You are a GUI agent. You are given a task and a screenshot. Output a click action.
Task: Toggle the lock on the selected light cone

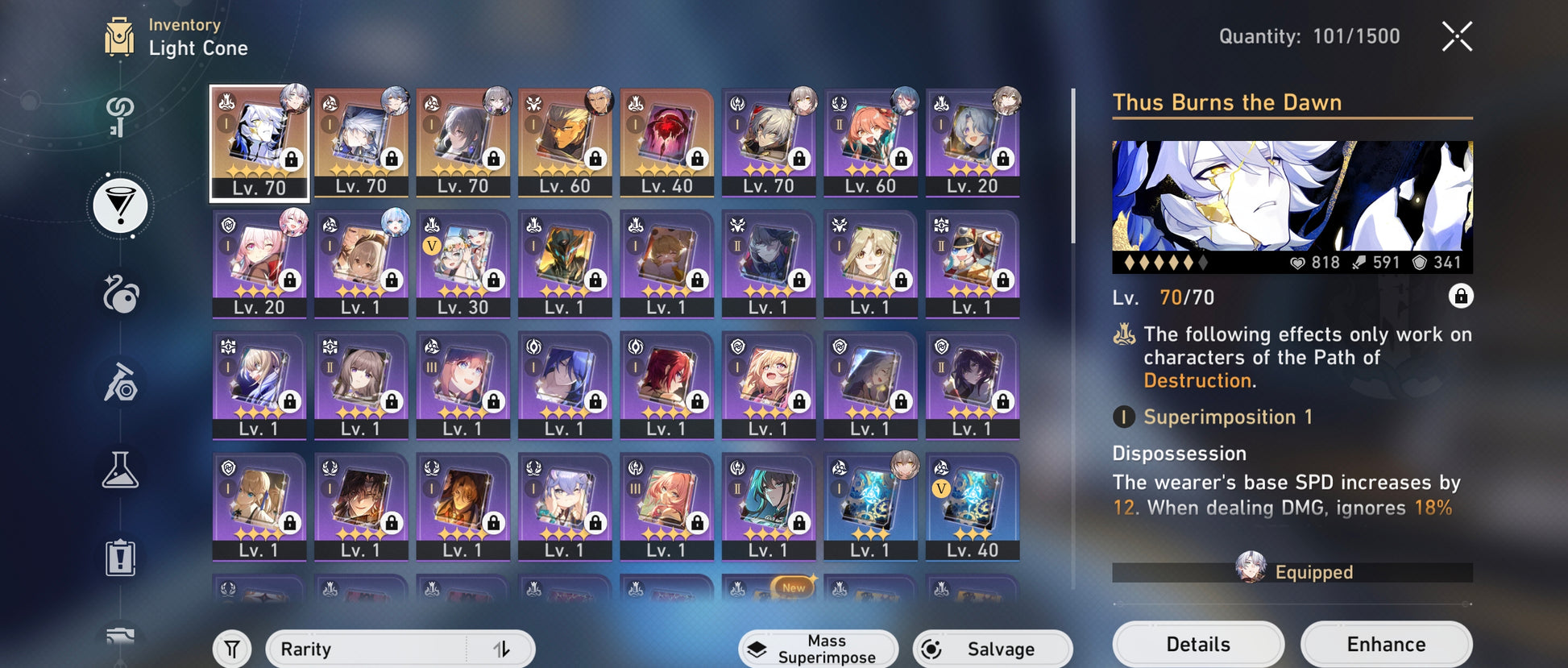tap(1460, 297)
